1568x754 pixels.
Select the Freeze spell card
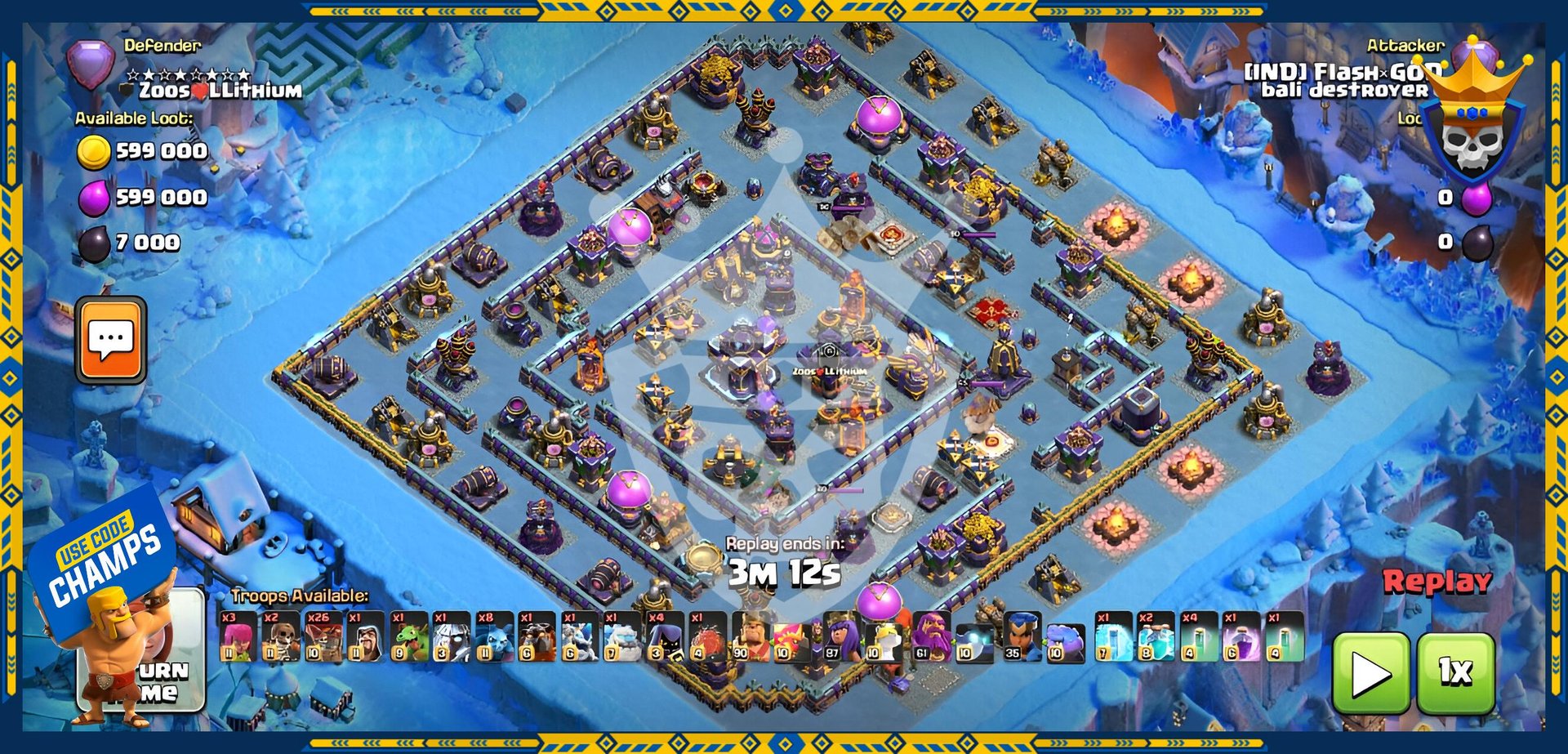tap(1113, 636)
